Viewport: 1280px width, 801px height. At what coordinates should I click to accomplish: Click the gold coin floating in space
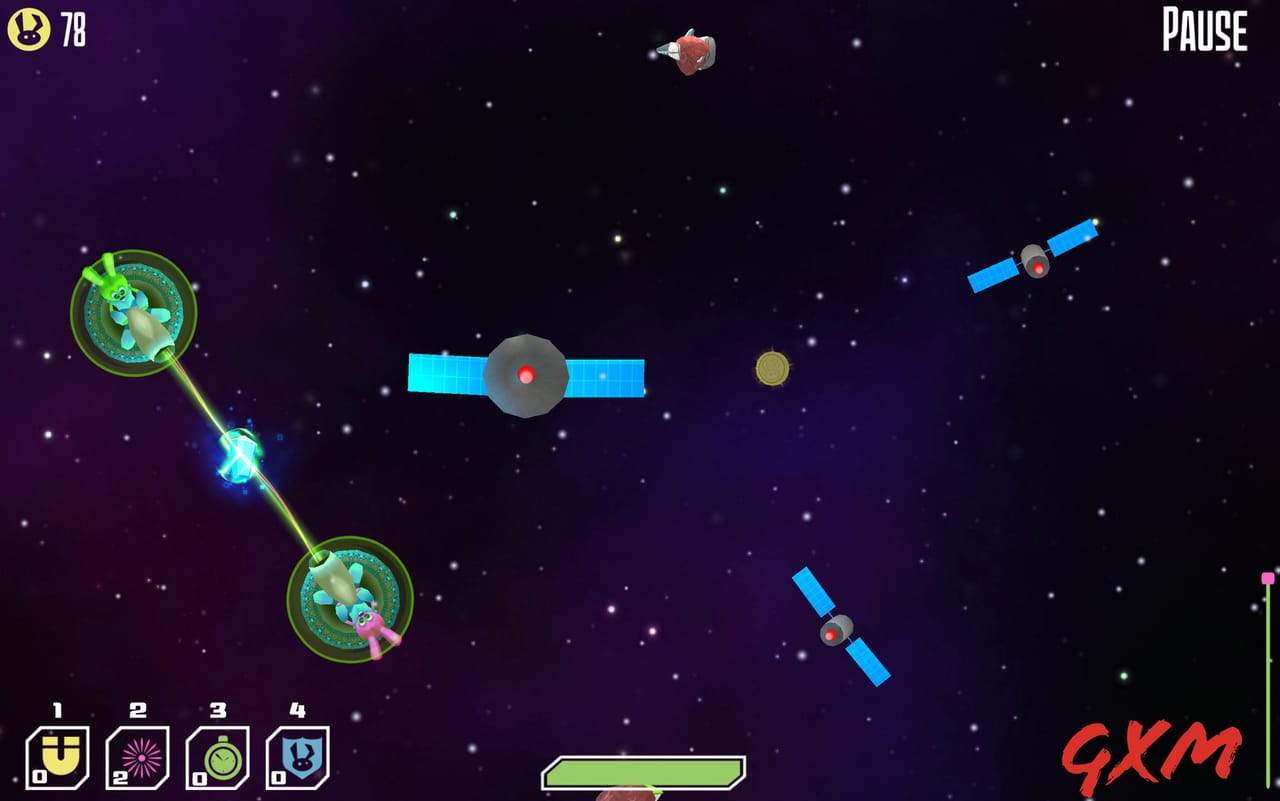point(771,369)
